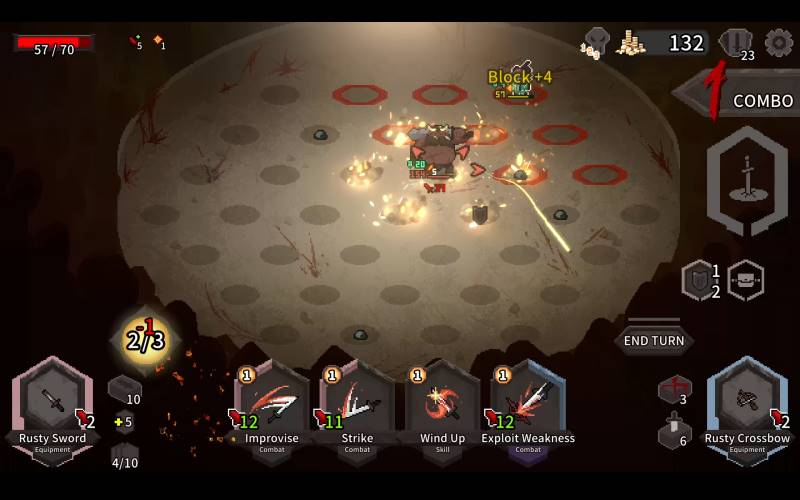Click the shield hexagon icon
Screen dimensions: 800x500
696,280
